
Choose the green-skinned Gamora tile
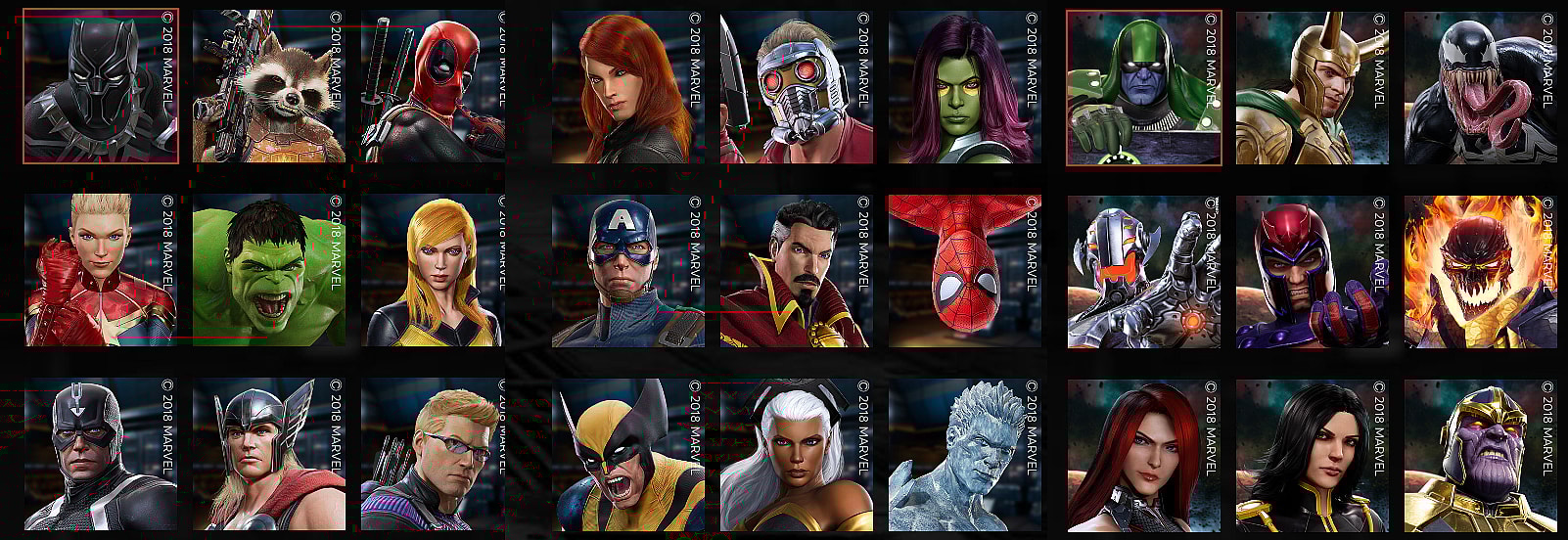pos(965,87)
